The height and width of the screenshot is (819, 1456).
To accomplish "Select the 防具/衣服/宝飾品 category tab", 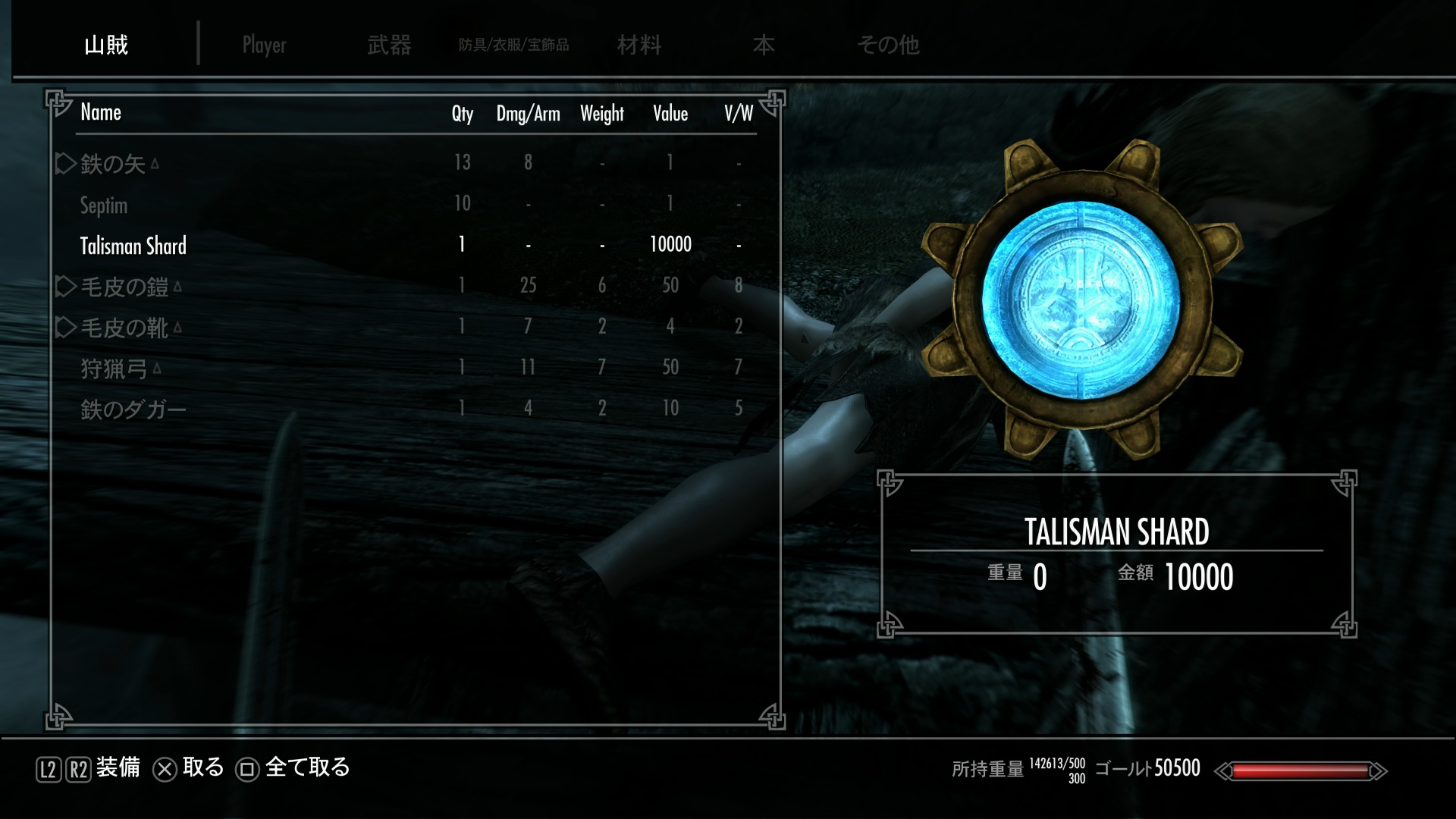I will click(x=513, y=45).
